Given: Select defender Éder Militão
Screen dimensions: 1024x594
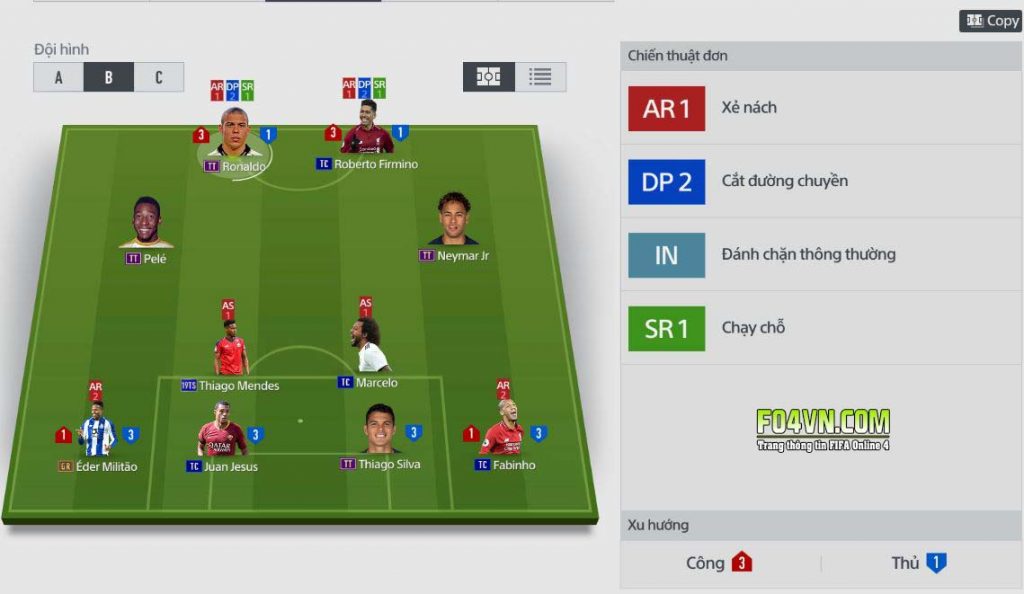Looking at the screenshot, I should 97,432.
